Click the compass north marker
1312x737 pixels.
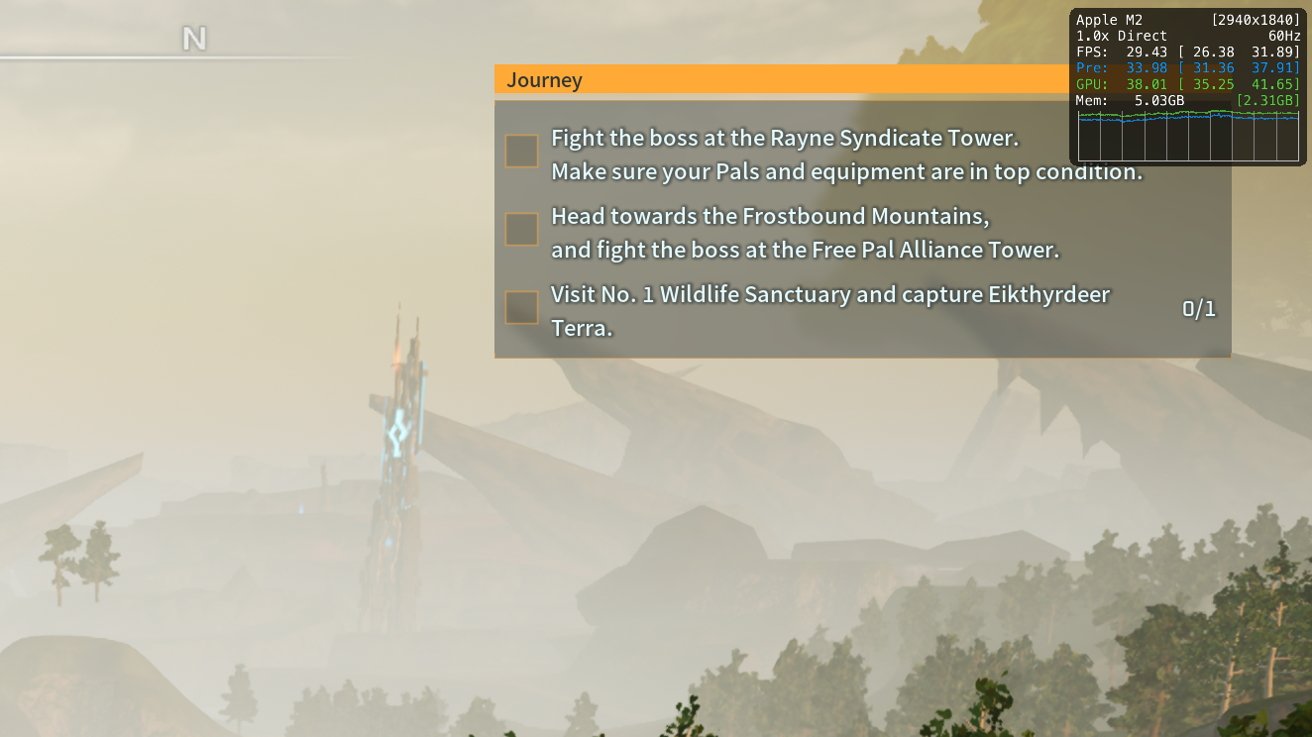tap(194, 39)
